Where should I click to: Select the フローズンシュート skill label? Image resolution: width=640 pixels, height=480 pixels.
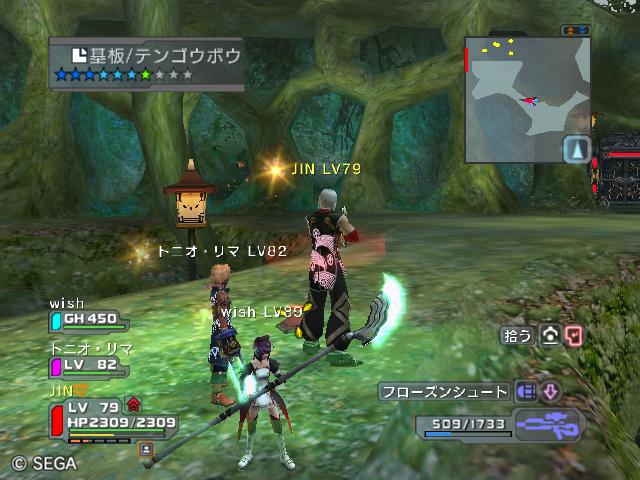445,392
